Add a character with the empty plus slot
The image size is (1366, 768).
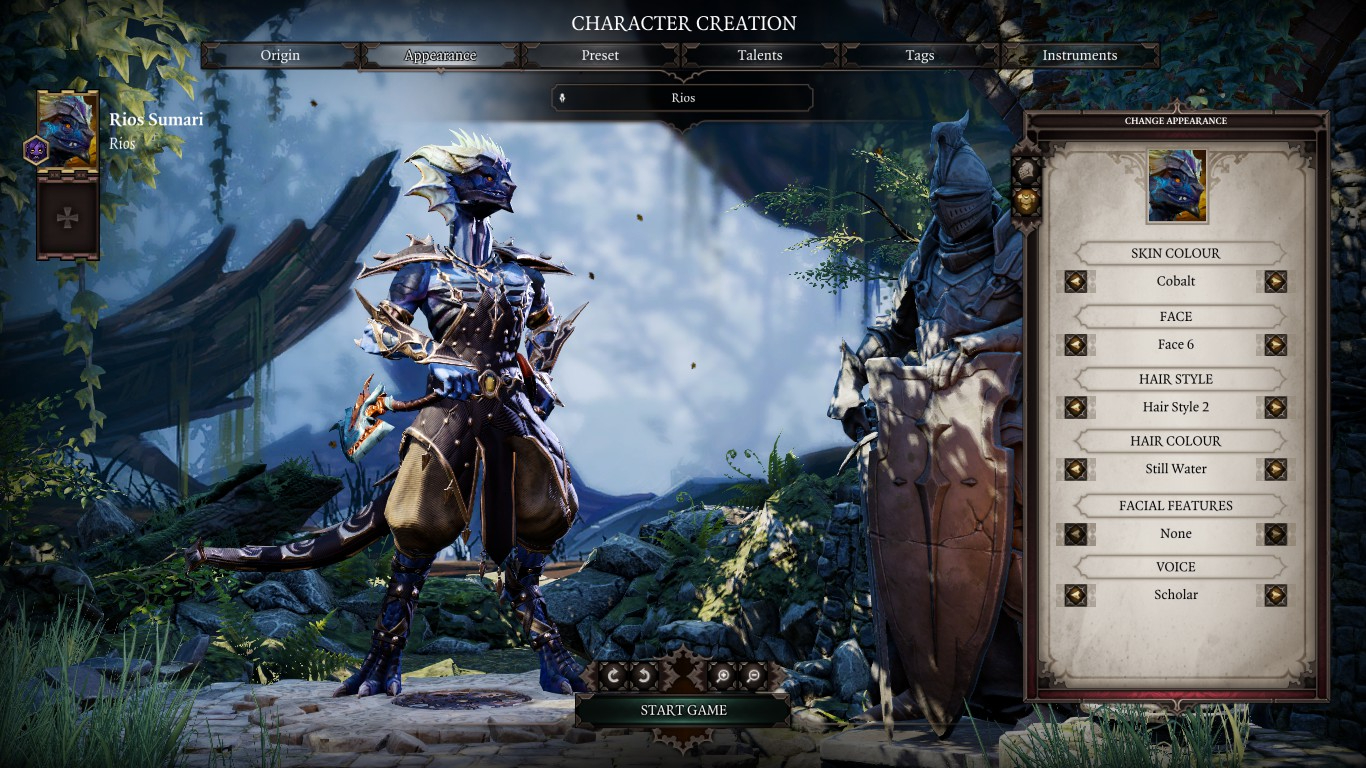68,218
